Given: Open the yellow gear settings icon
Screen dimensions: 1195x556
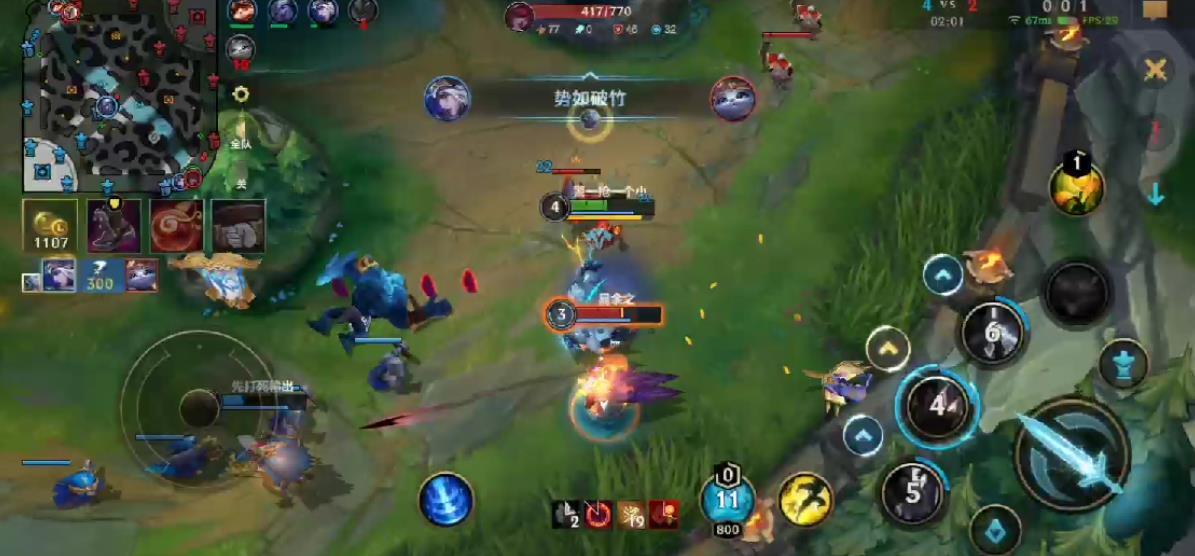Looking at the screenshot, I should pyautogui.click(x=240, y=95).
